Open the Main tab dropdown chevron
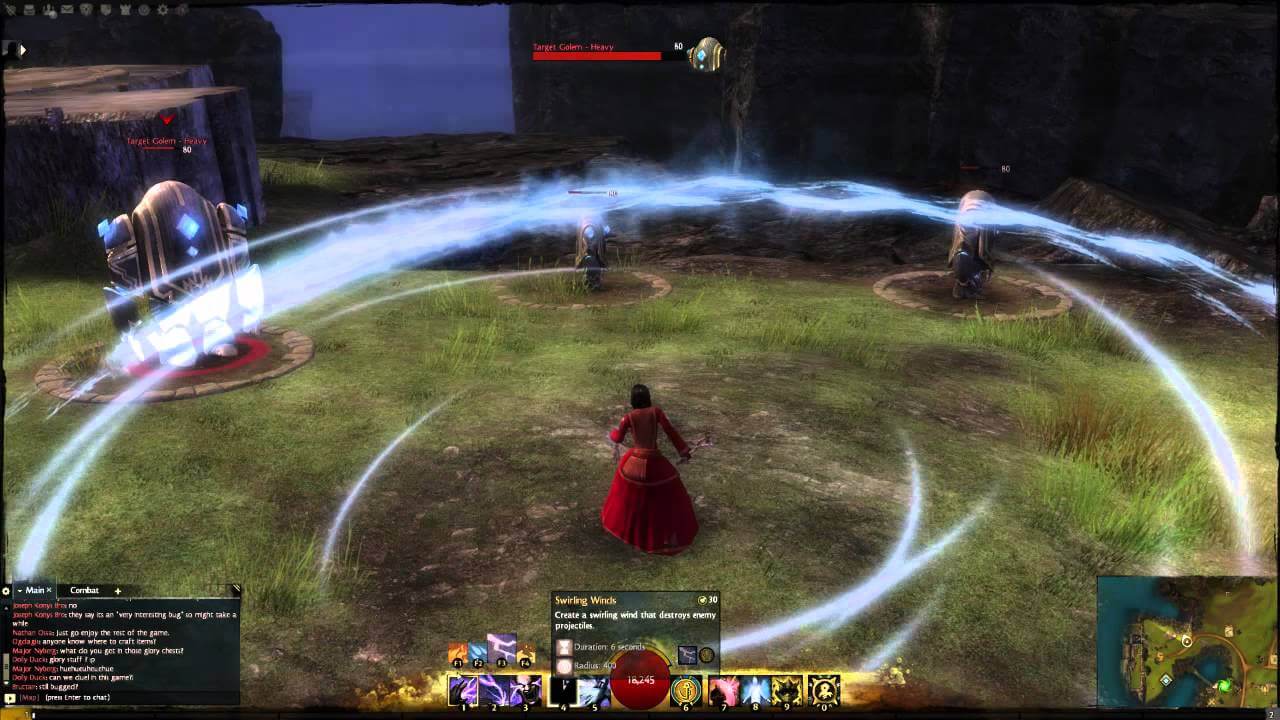The width and height of the screenshot is (1280, 720). [19, 590]
